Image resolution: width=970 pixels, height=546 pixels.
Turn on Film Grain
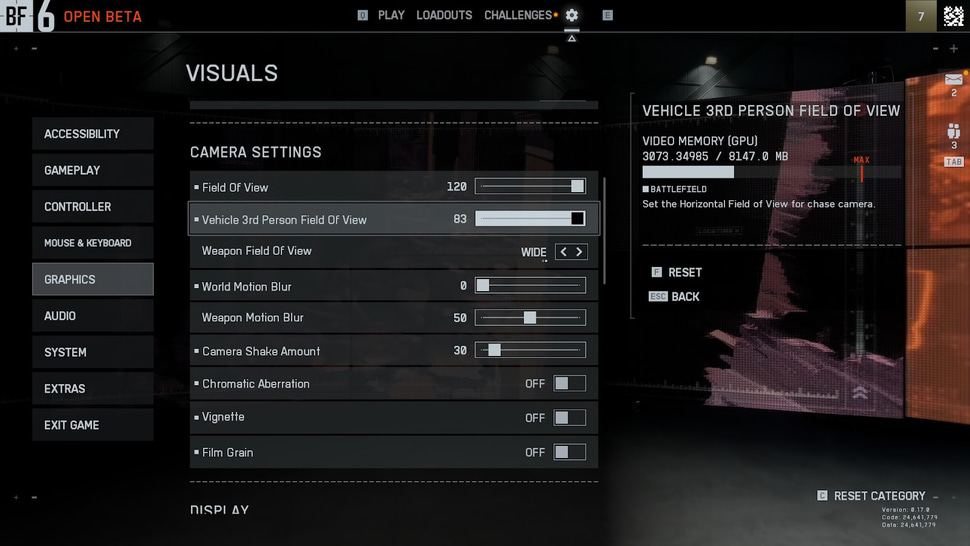pyautogui.click(x=569, y=452)
